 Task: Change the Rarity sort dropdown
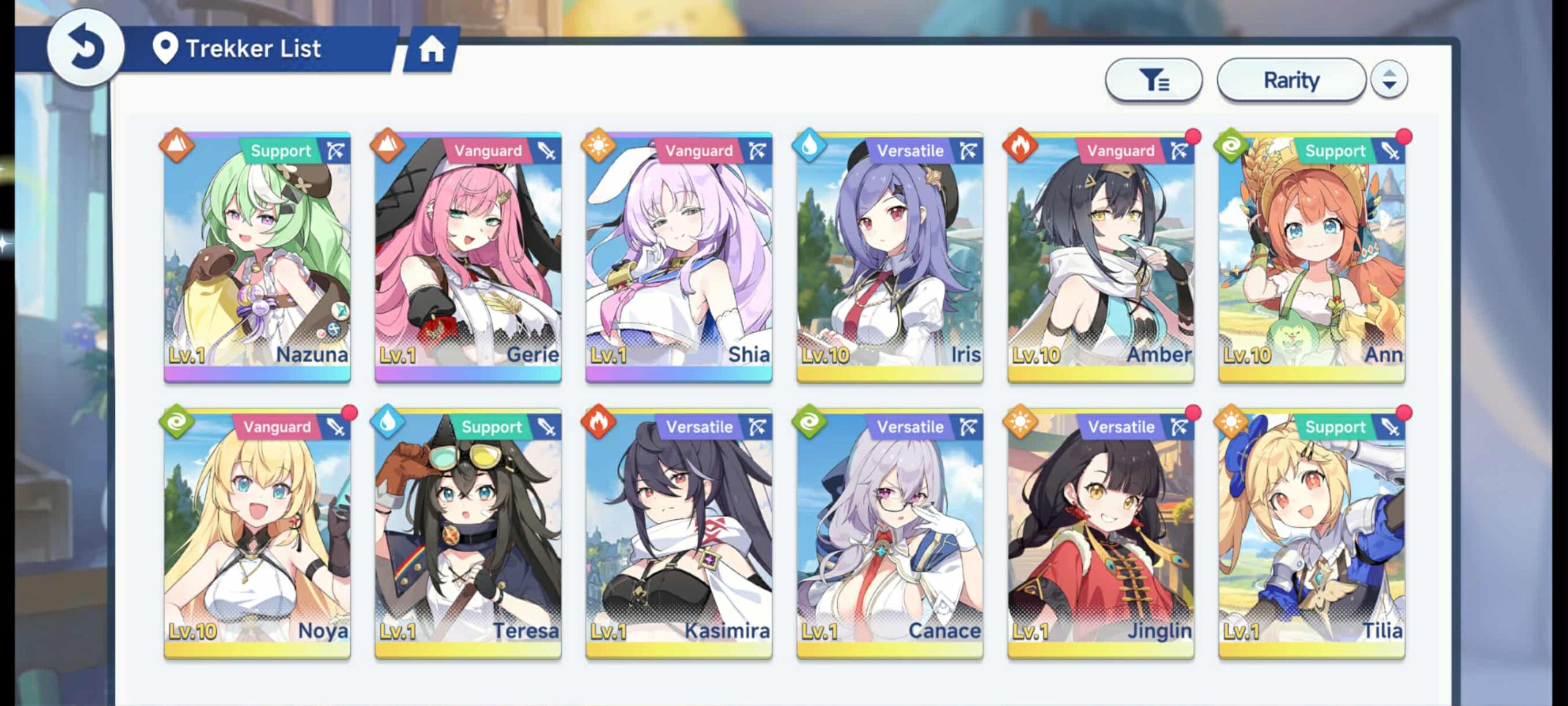[1291, 80]
